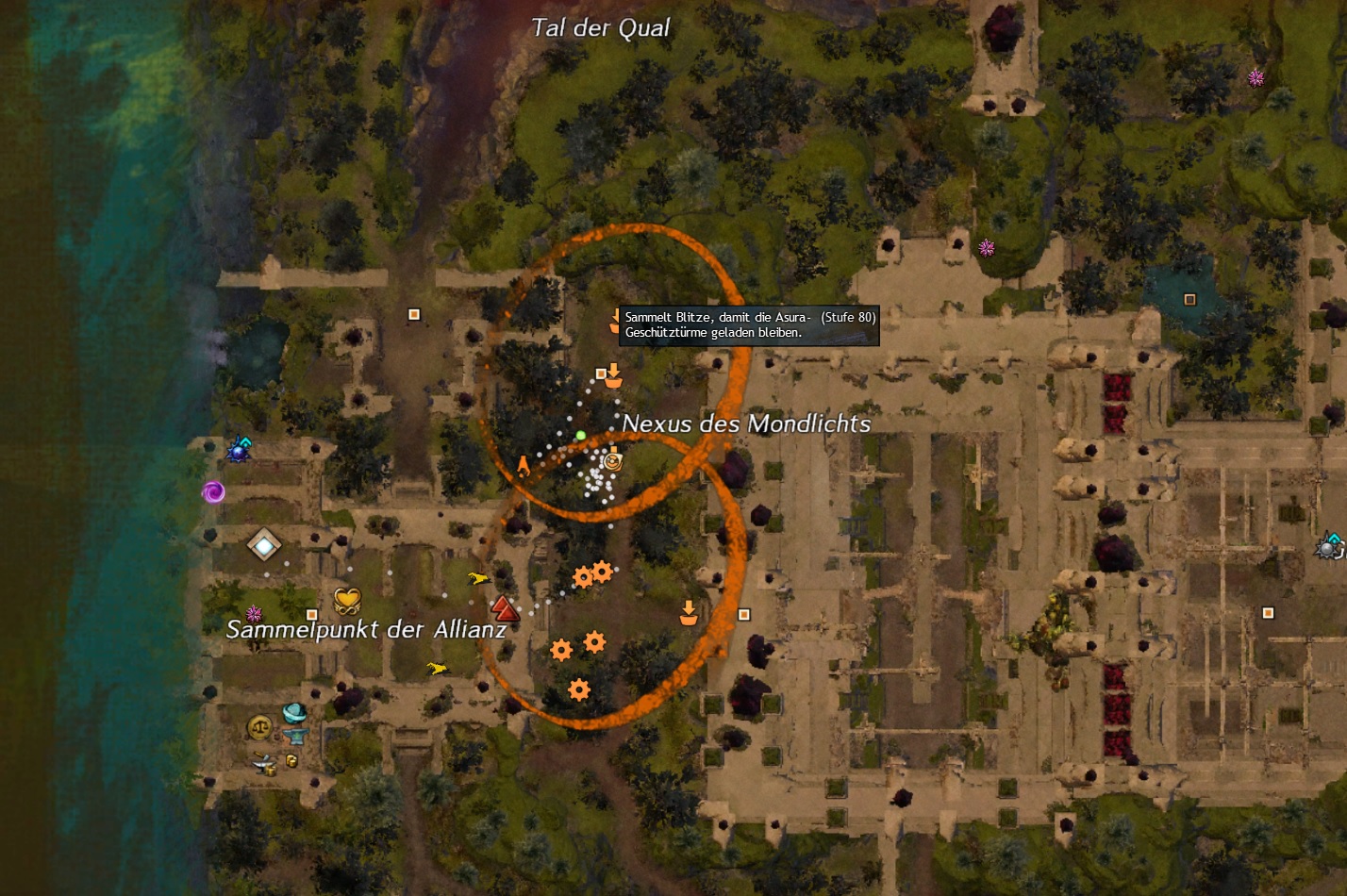Select the waypoint diamond near Sammelpunkt der Allianz
The height and width of the screenshot is (896, 1347).
(x=264, y=544)
